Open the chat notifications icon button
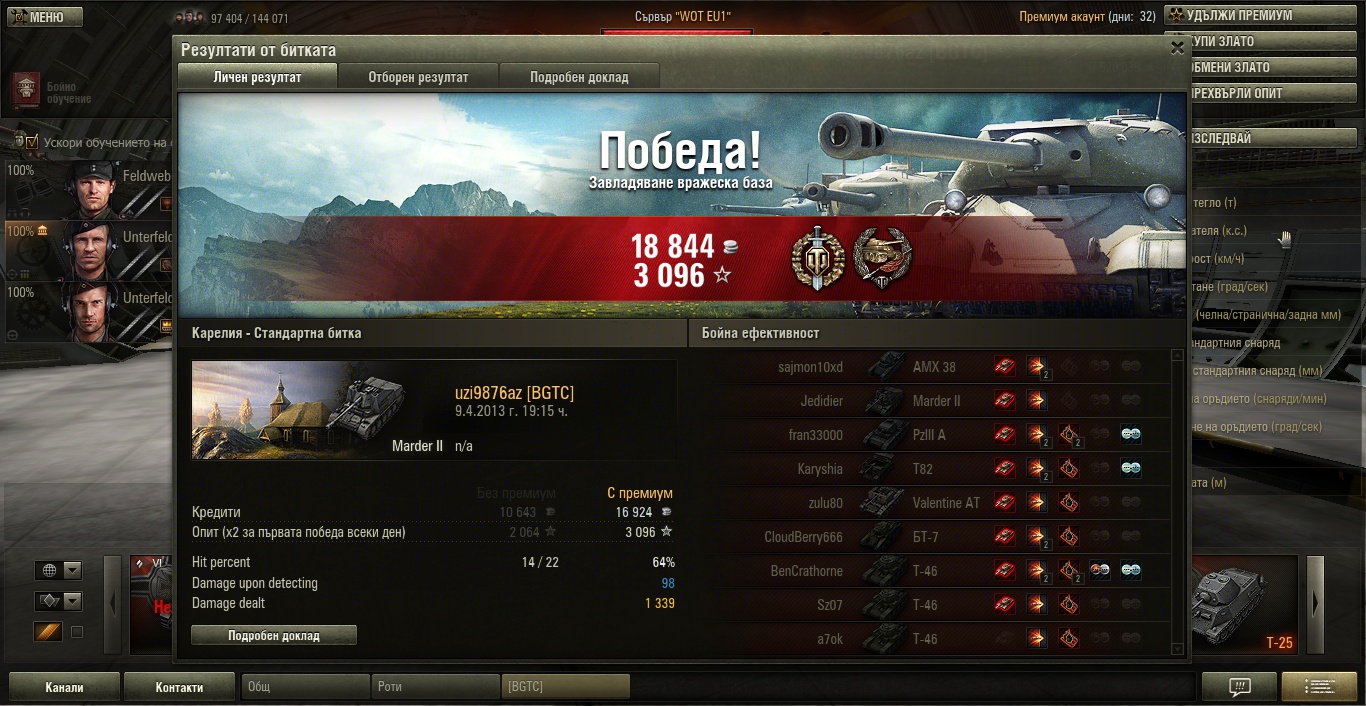 (x=1239, y=687)
